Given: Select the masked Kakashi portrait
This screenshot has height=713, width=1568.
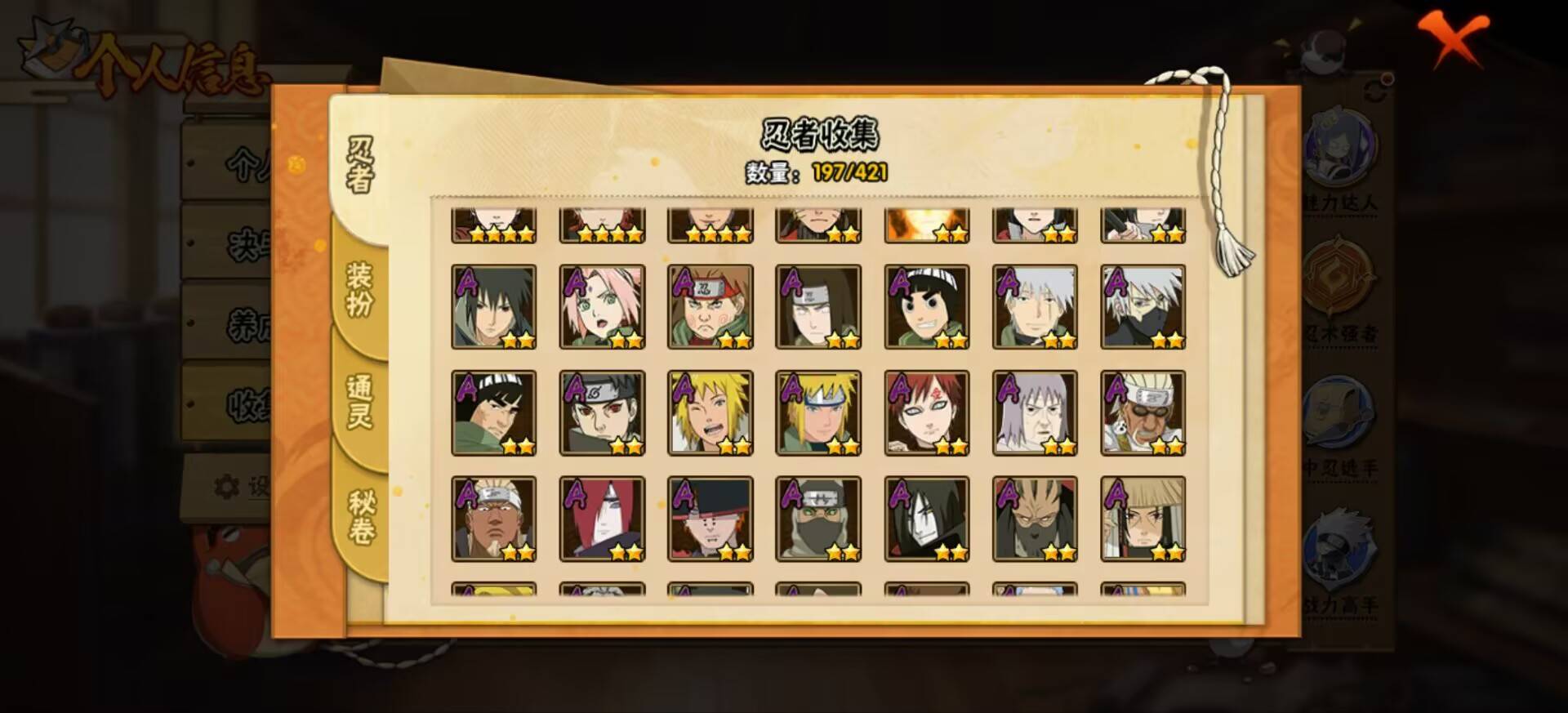Looking at the screenshot, I should pos(1143,306).
